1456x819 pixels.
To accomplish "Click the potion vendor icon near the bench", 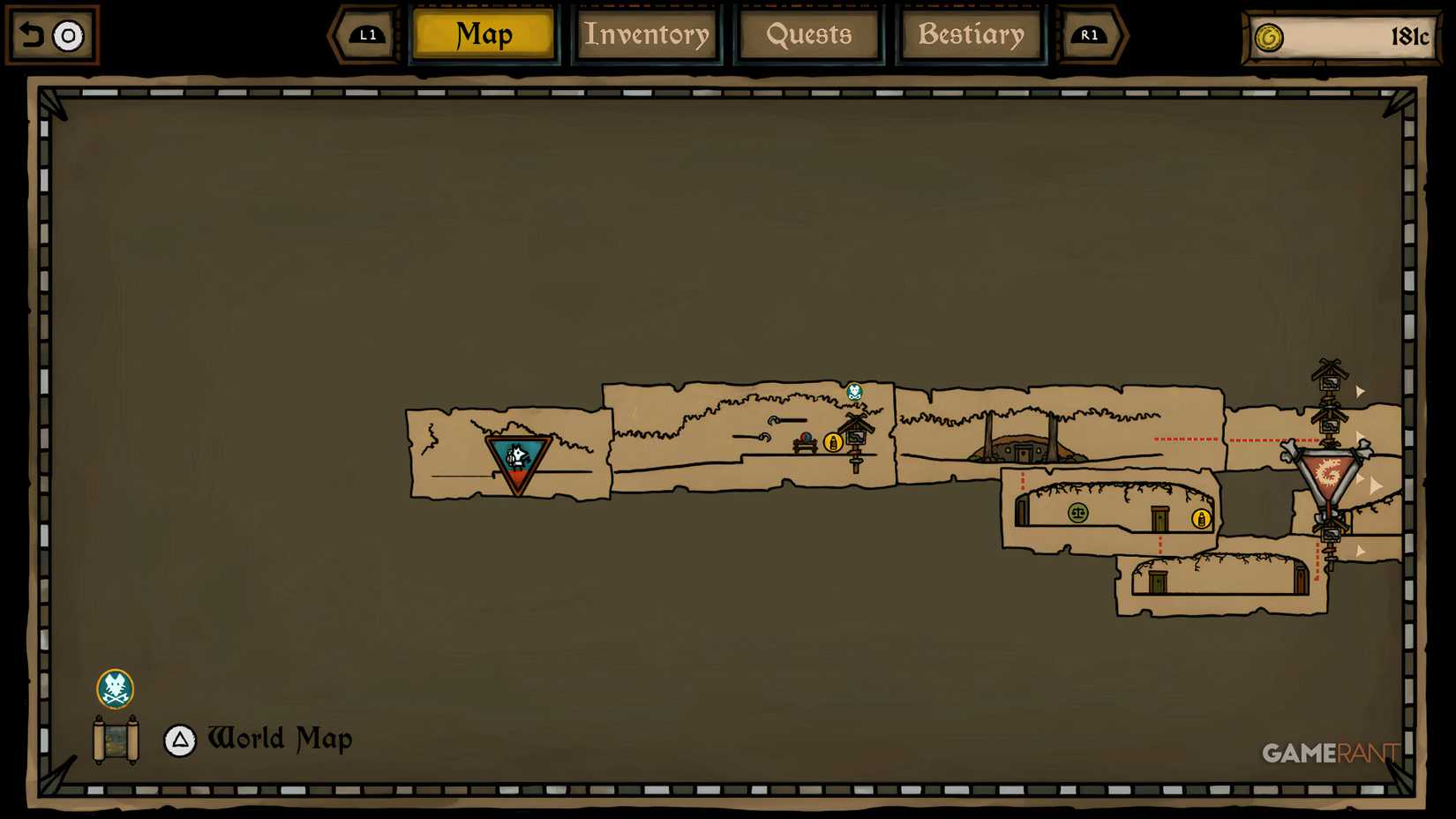I will 833,442.
